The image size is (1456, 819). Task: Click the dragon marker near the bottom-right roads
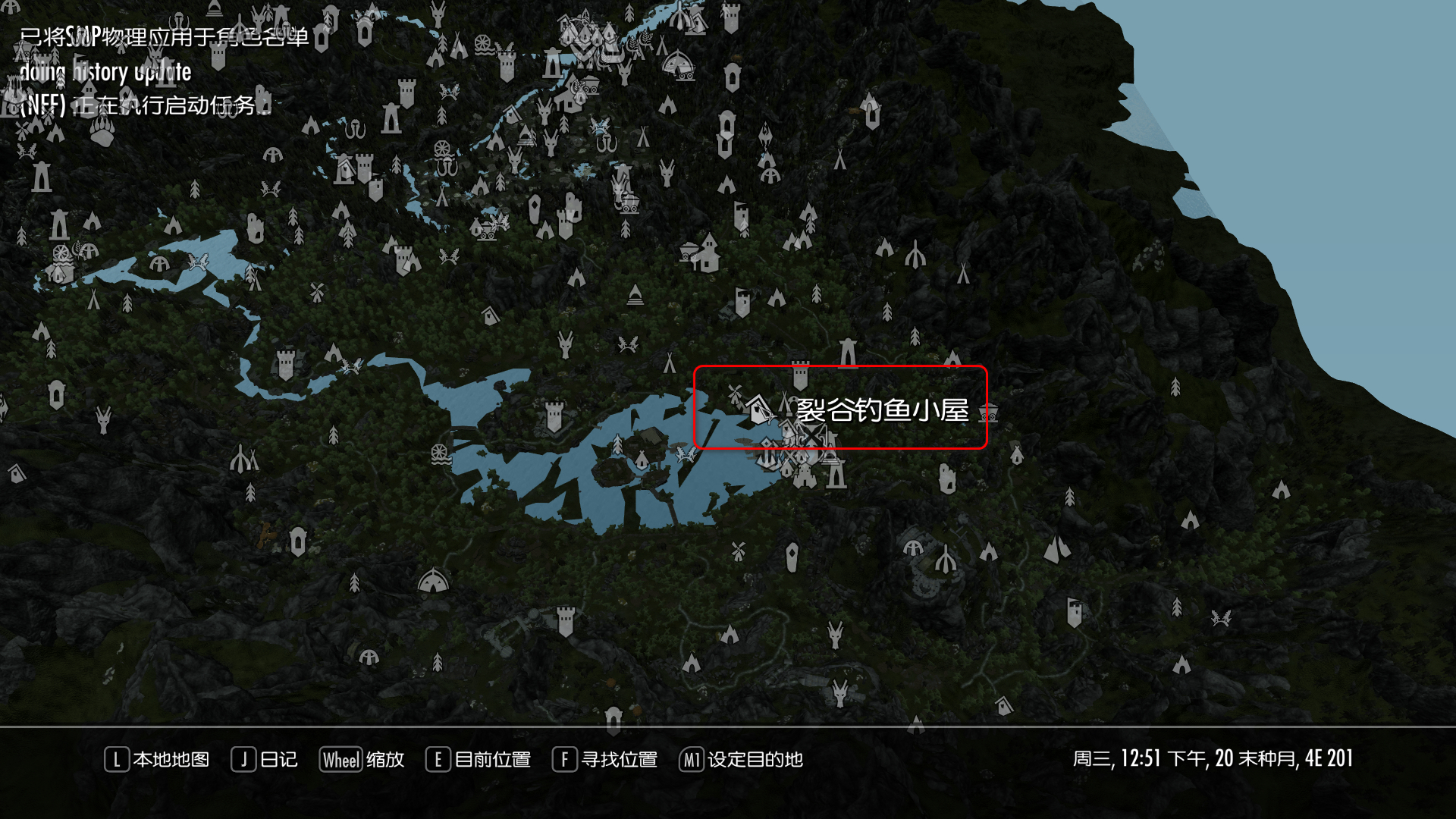[1221, 618]
